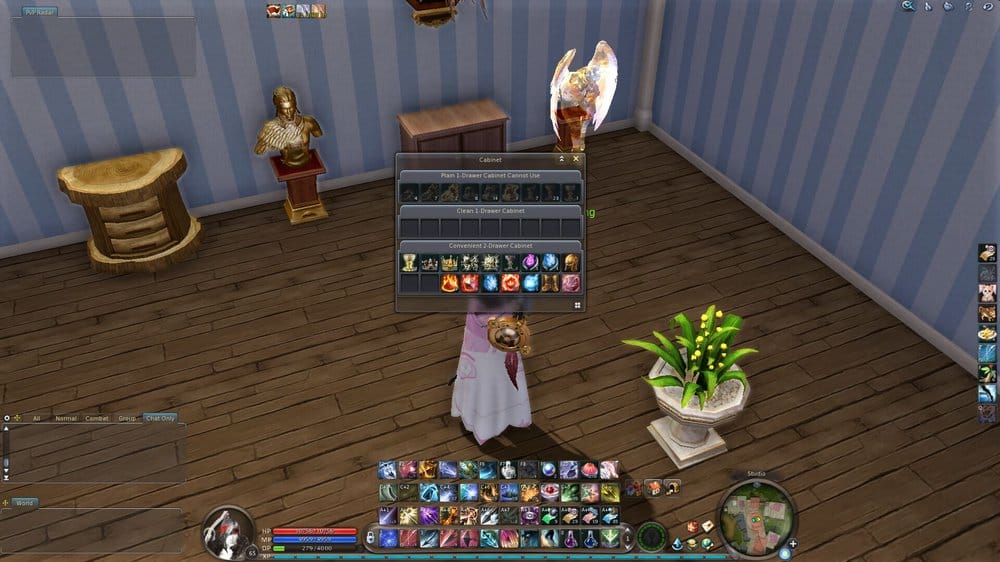Open the Studio minimap
Screen dimensions: 1000x562
pos(755,518)
